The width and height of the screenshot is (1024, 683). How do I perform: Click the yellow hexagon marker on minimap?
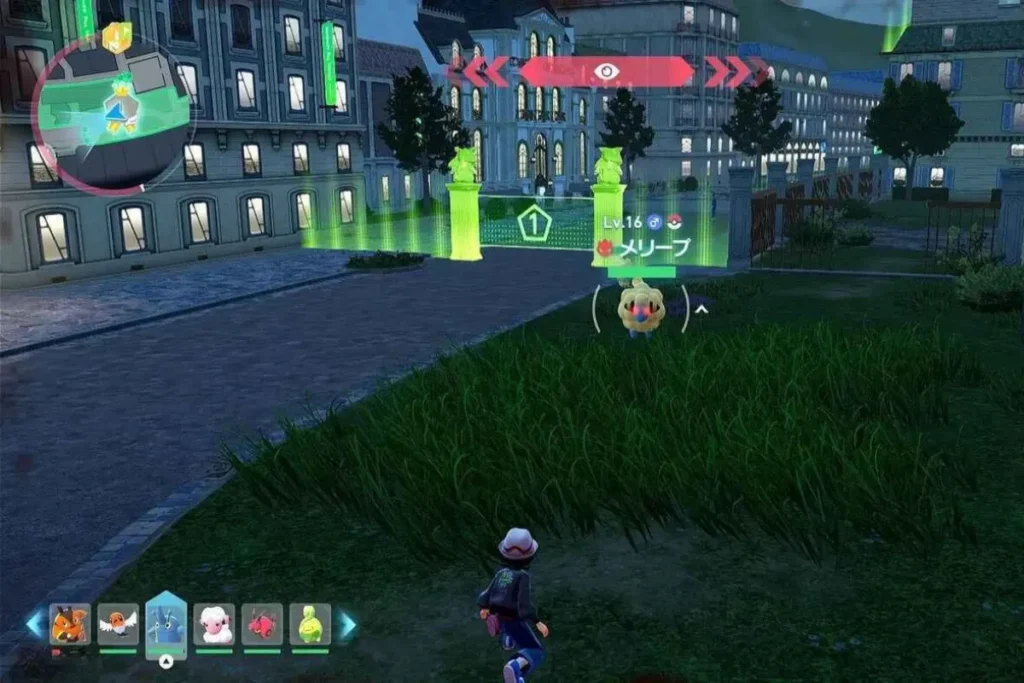[116, 38]
